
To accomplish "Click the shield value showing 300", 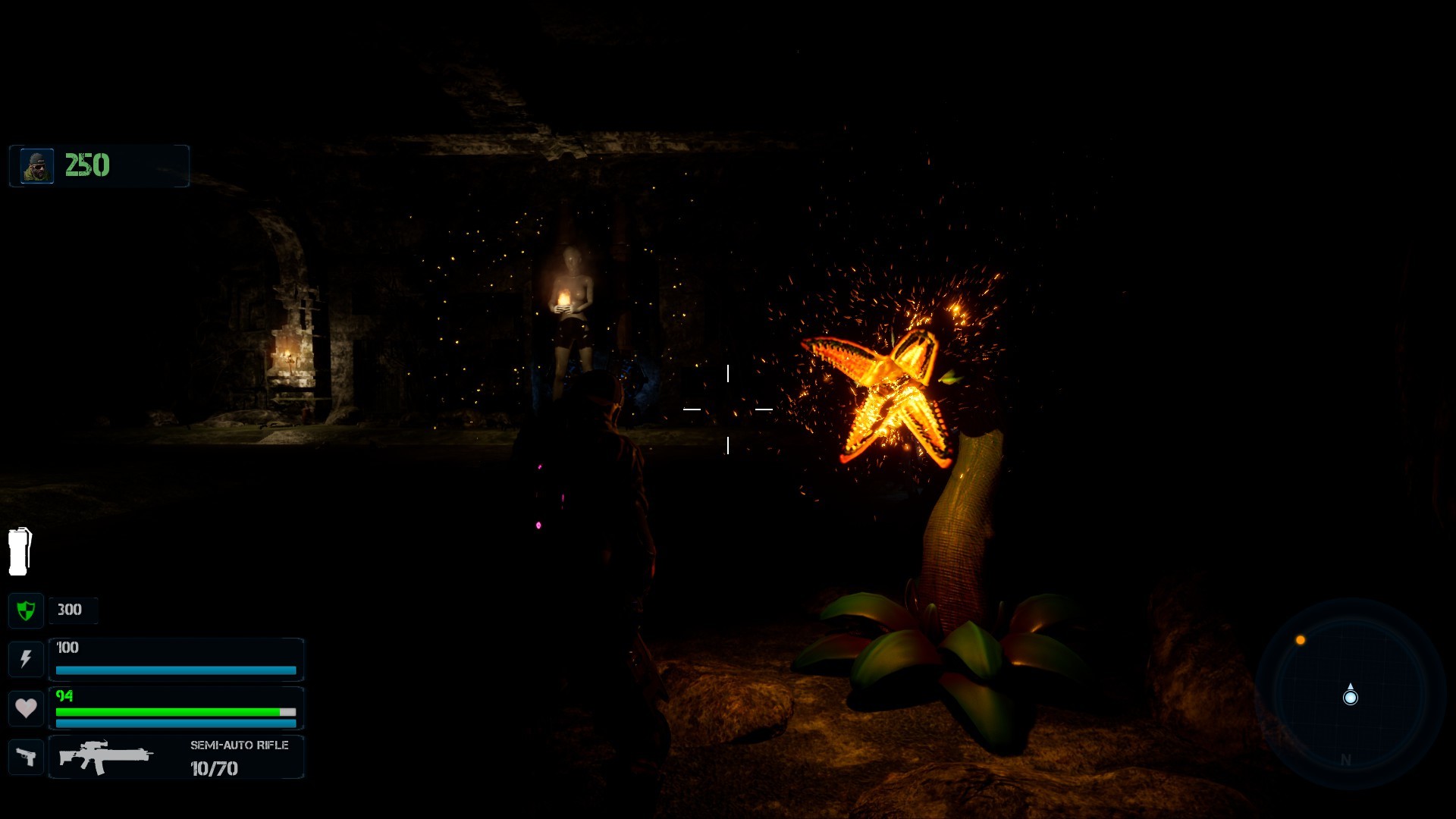I will [x=67, y=610].
